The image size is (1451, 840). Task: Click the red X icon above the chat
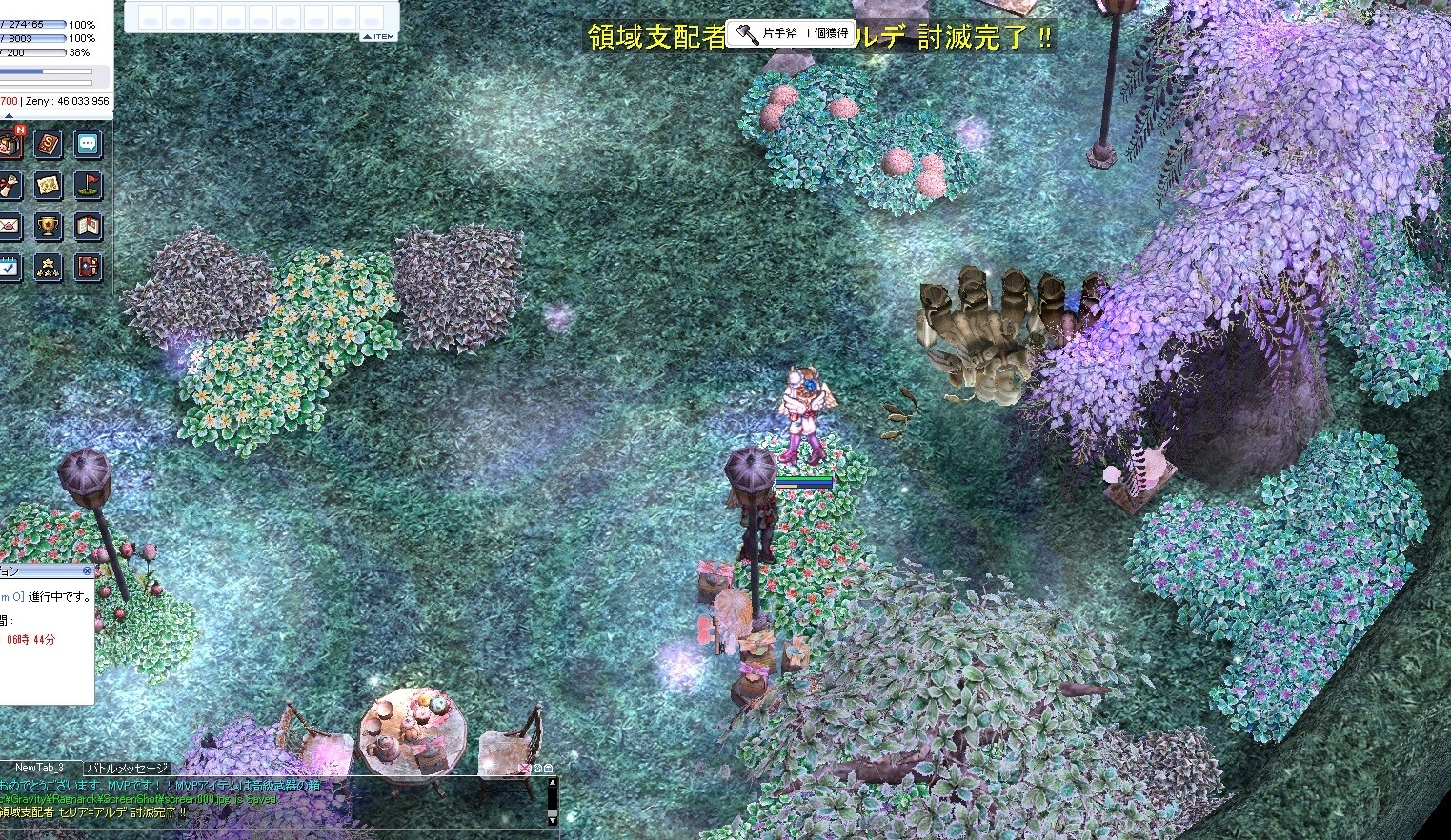click(x=524, y=768)
